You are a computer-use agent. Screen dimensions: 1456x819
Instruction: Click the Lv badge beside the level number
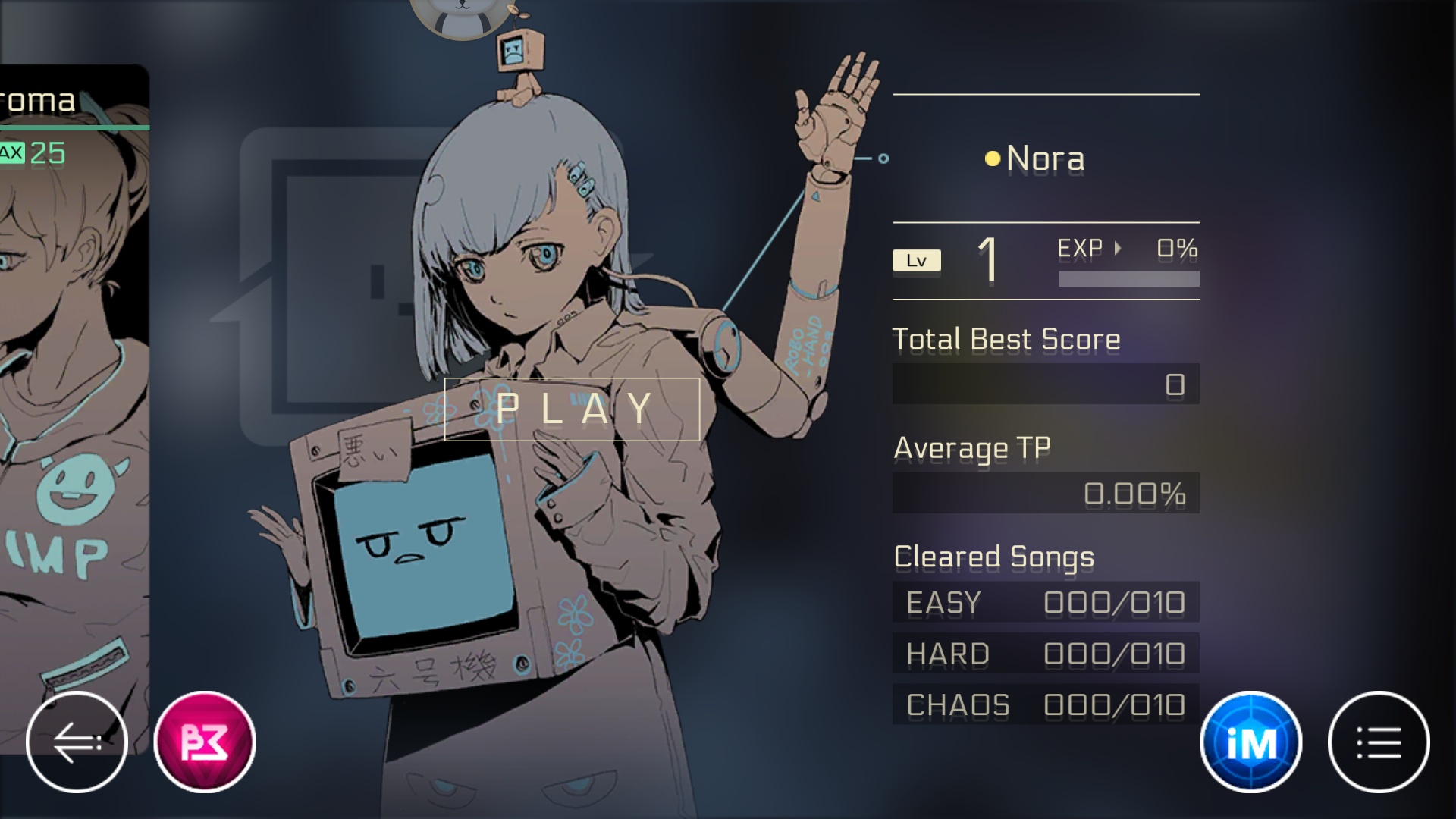(917, 260)
